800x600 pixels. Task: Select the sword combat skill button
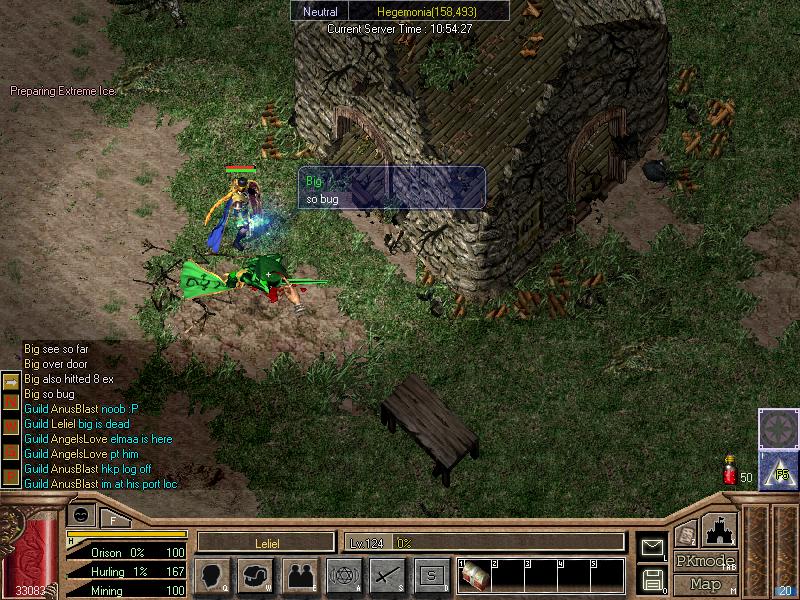coord(387,575)
